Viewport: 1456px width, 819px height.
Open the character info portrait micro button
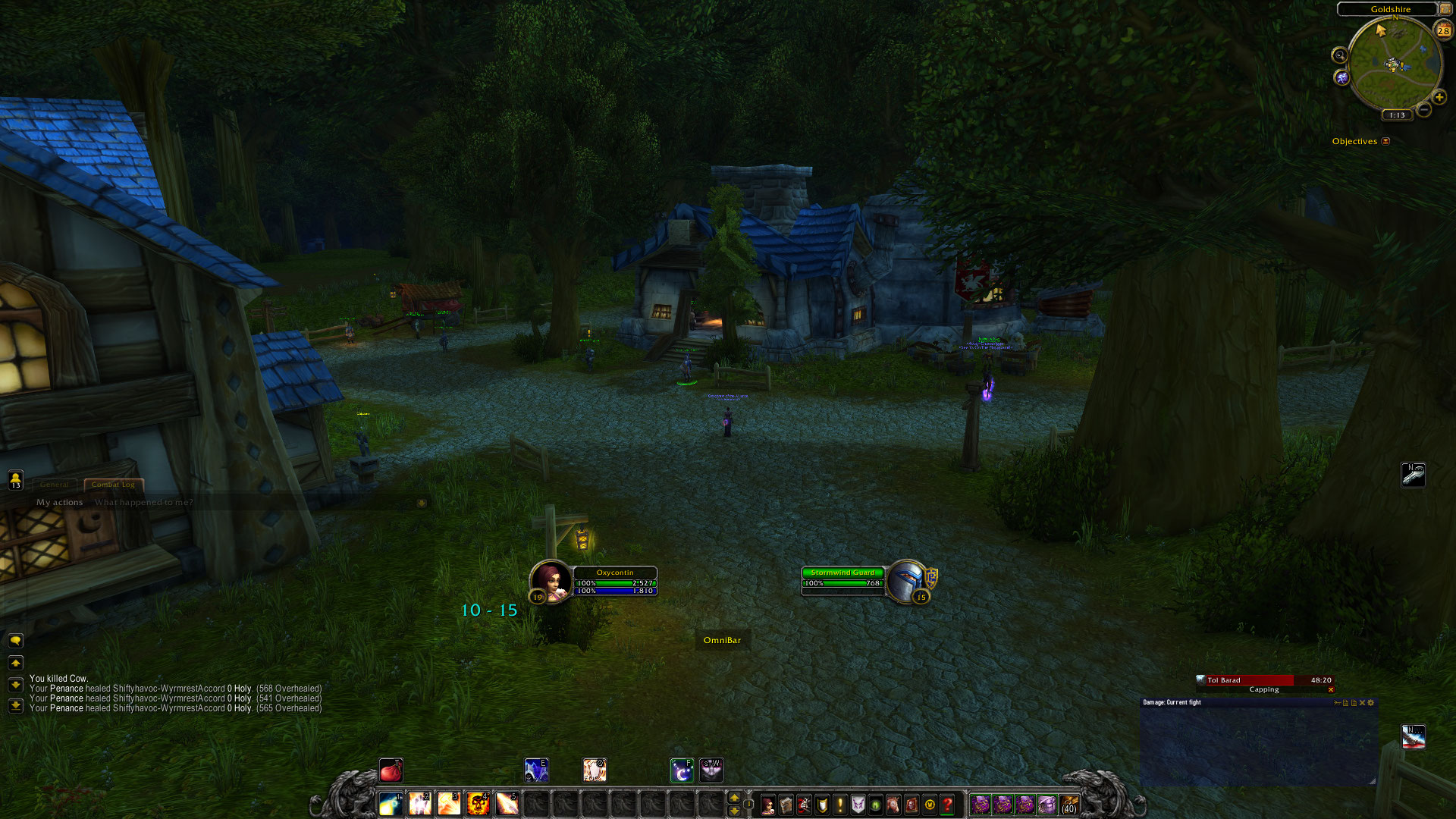pyautogui.click(x=767, y=805)
